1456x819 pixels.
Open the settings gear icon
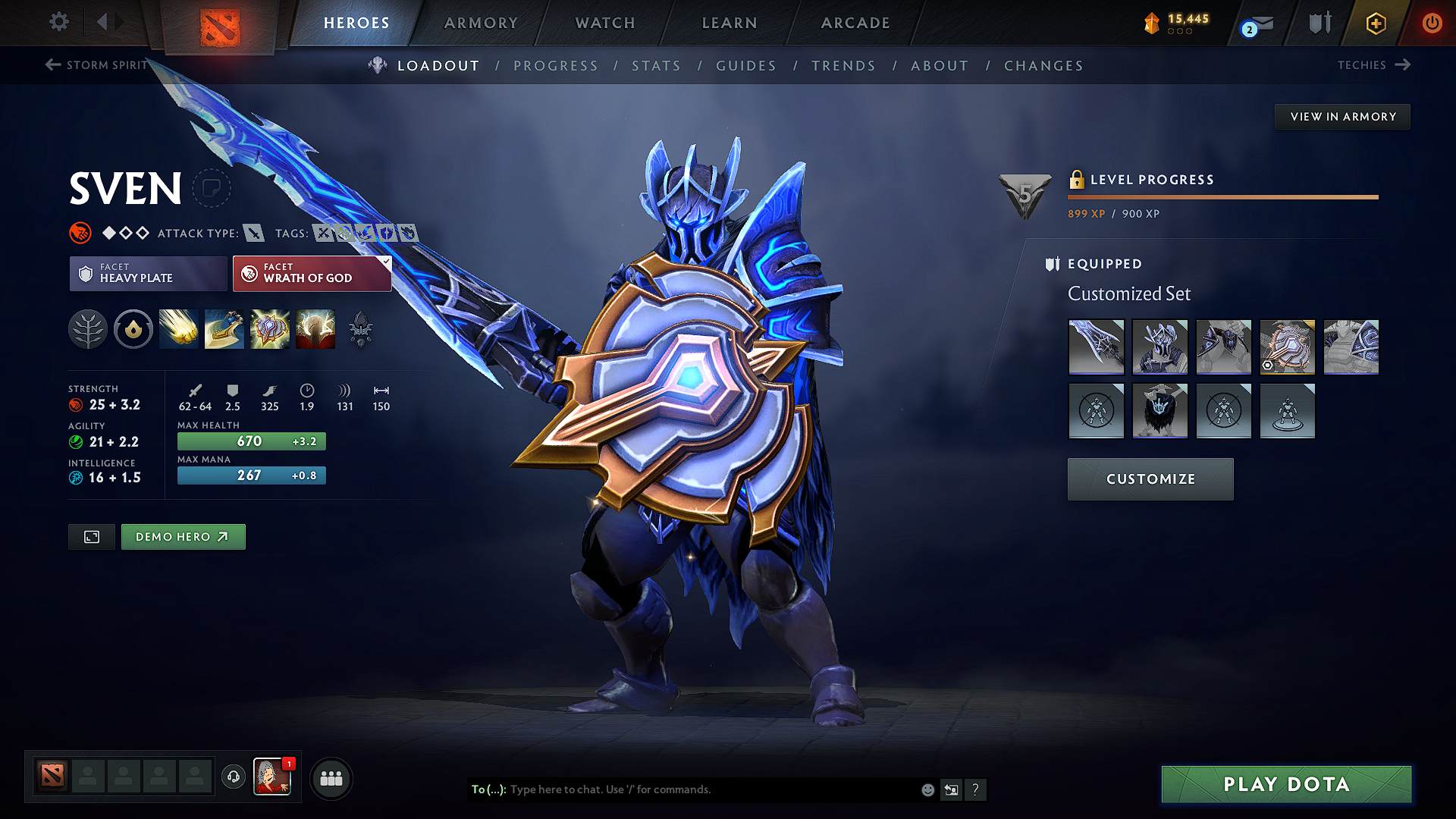58,22
